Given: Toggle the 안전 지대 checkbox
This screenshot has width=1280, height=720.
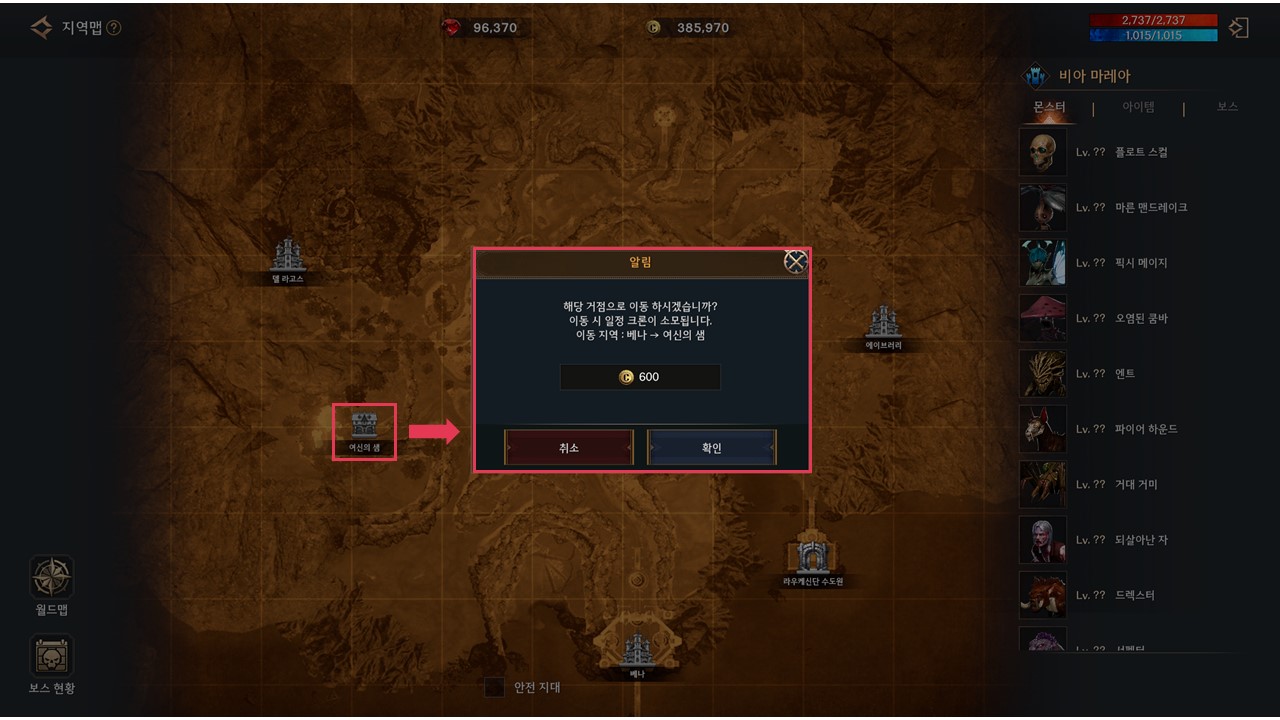Looking at the screenshot, I should click(x=494, y=687).
